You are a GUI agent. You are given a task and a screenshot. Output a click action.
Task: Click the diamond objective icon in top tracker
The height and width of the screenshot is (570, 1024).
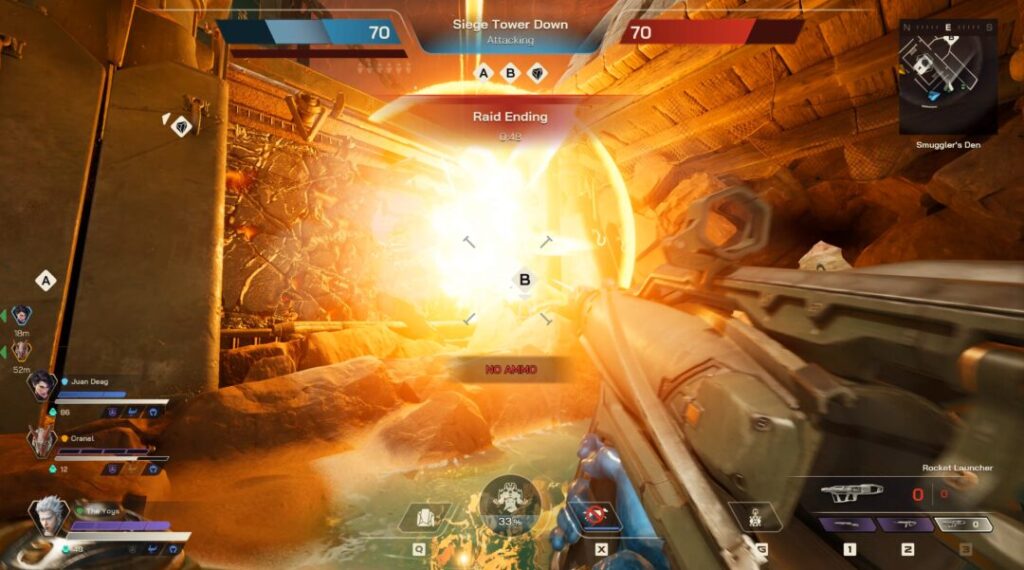537,73
